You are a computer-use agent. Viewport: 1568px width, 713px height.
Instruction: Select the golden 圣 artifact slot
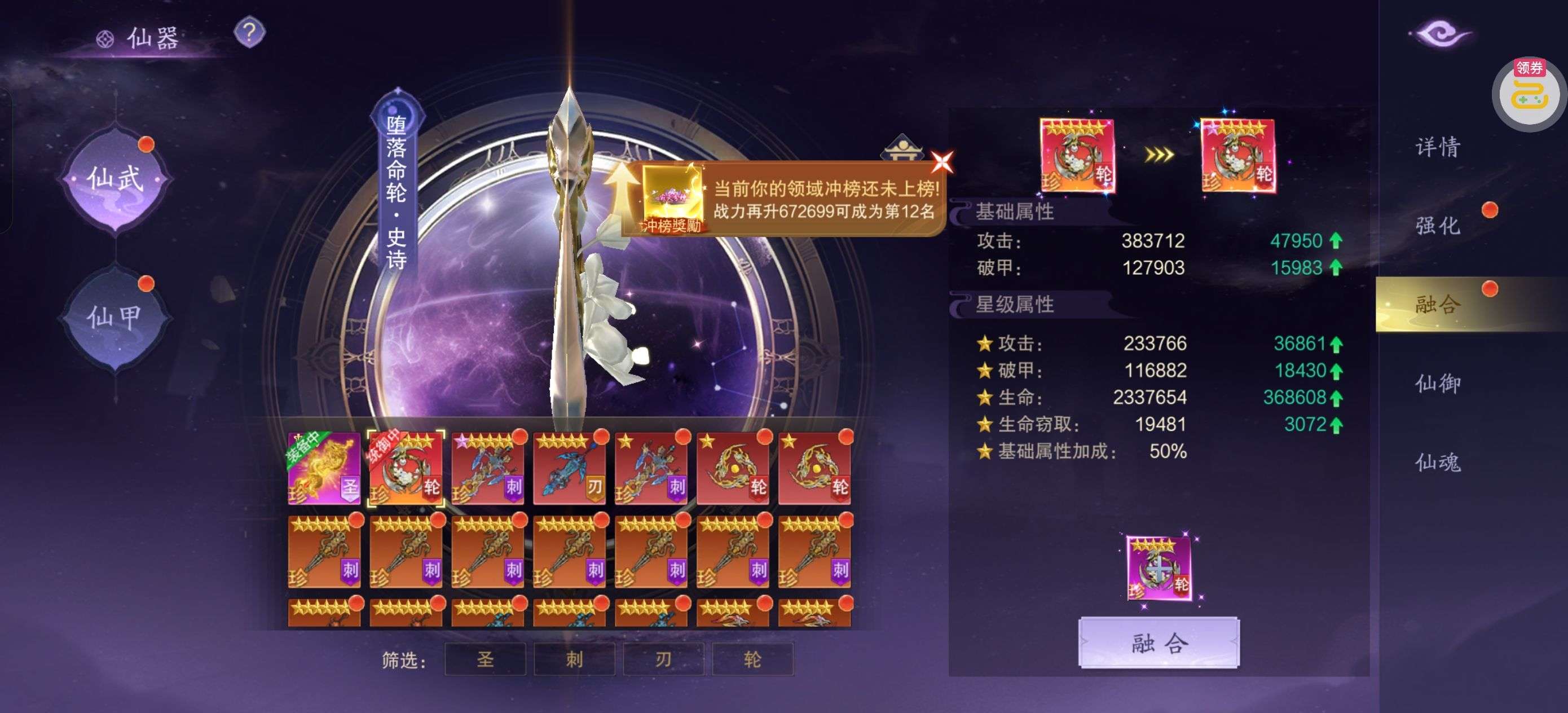tap(324, 468)
